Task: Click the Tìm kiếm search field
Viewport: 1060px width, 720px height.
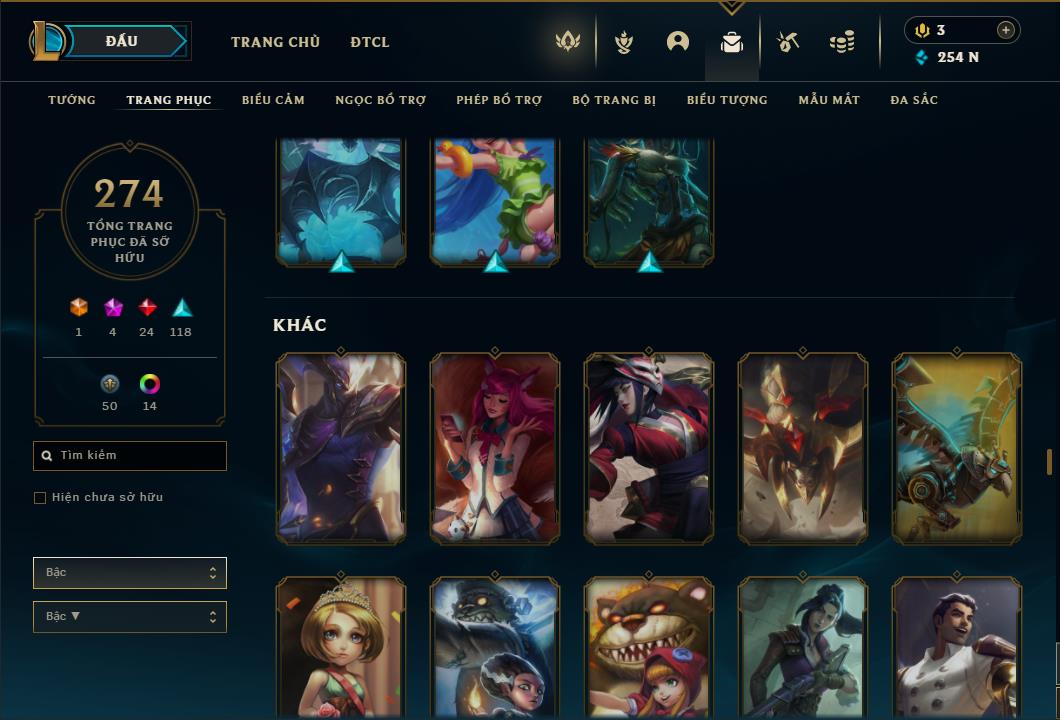Action: click(x=130, y=456)
